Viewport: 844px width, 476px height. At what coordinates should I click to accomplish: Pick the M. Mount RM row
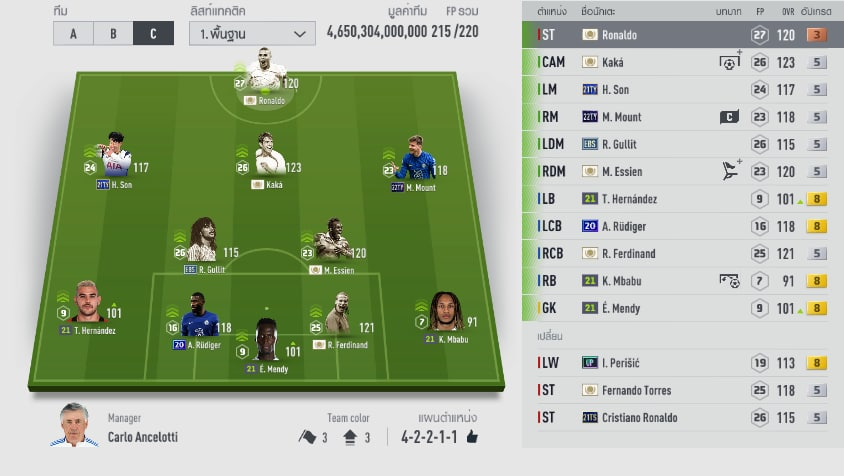point(682,117)
